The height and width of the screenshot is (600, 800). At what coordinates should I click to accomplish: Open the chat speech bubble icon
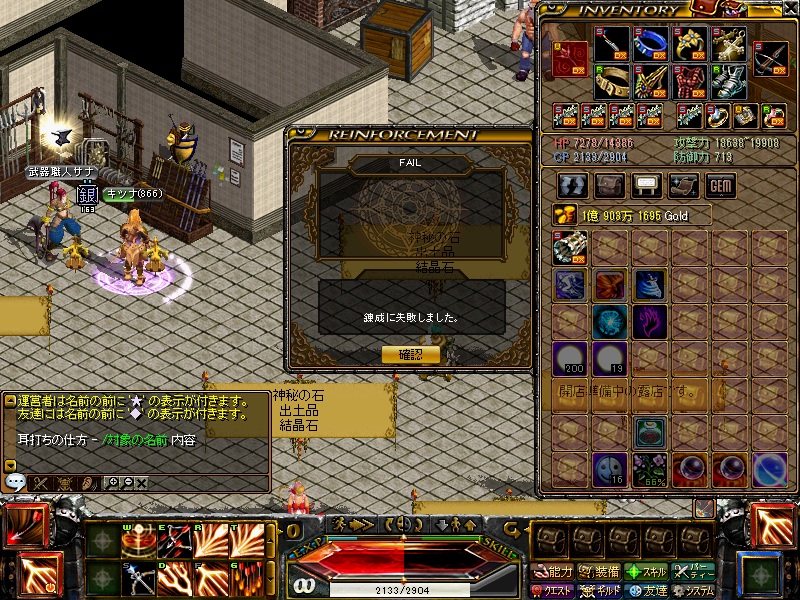[x=15, y=482]
